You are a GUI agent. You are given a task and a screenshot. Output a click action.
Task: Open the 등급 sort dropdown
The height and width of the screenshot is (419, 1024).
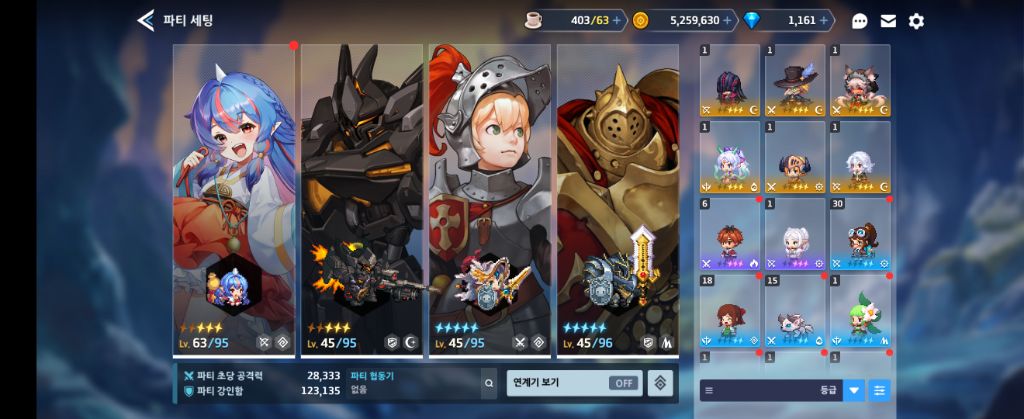click(x=853, y=390)
